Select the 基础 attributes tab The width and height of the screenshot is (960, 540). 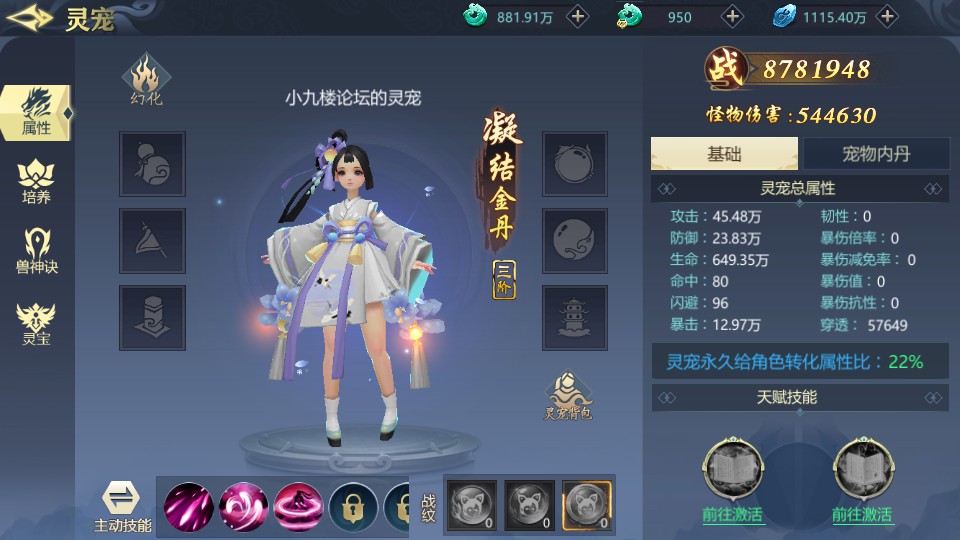724,153
